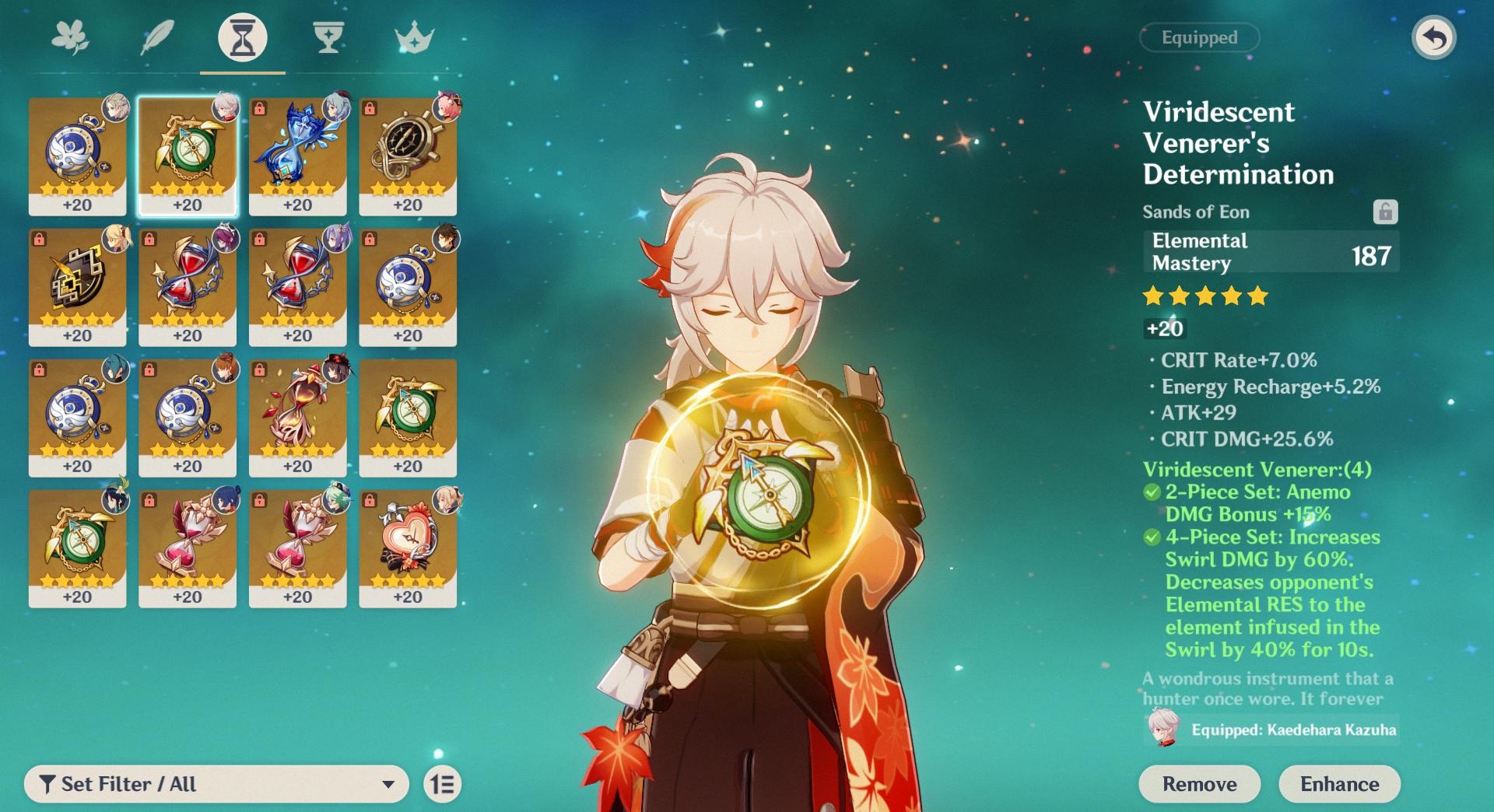Open the Set Filter dropdown
1494x812 pixels.
(216, 784)
